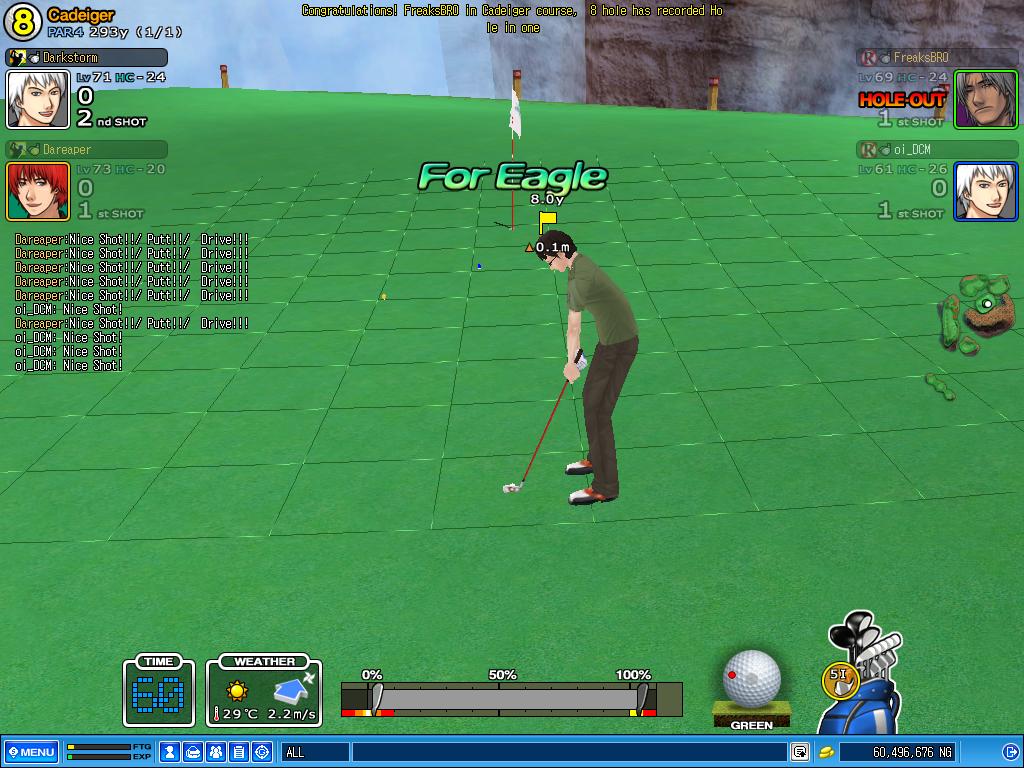Screen dimensions: 1024x768
Task: Open the second toolbar icon beside the profile
Action: [x=194, y=752]
